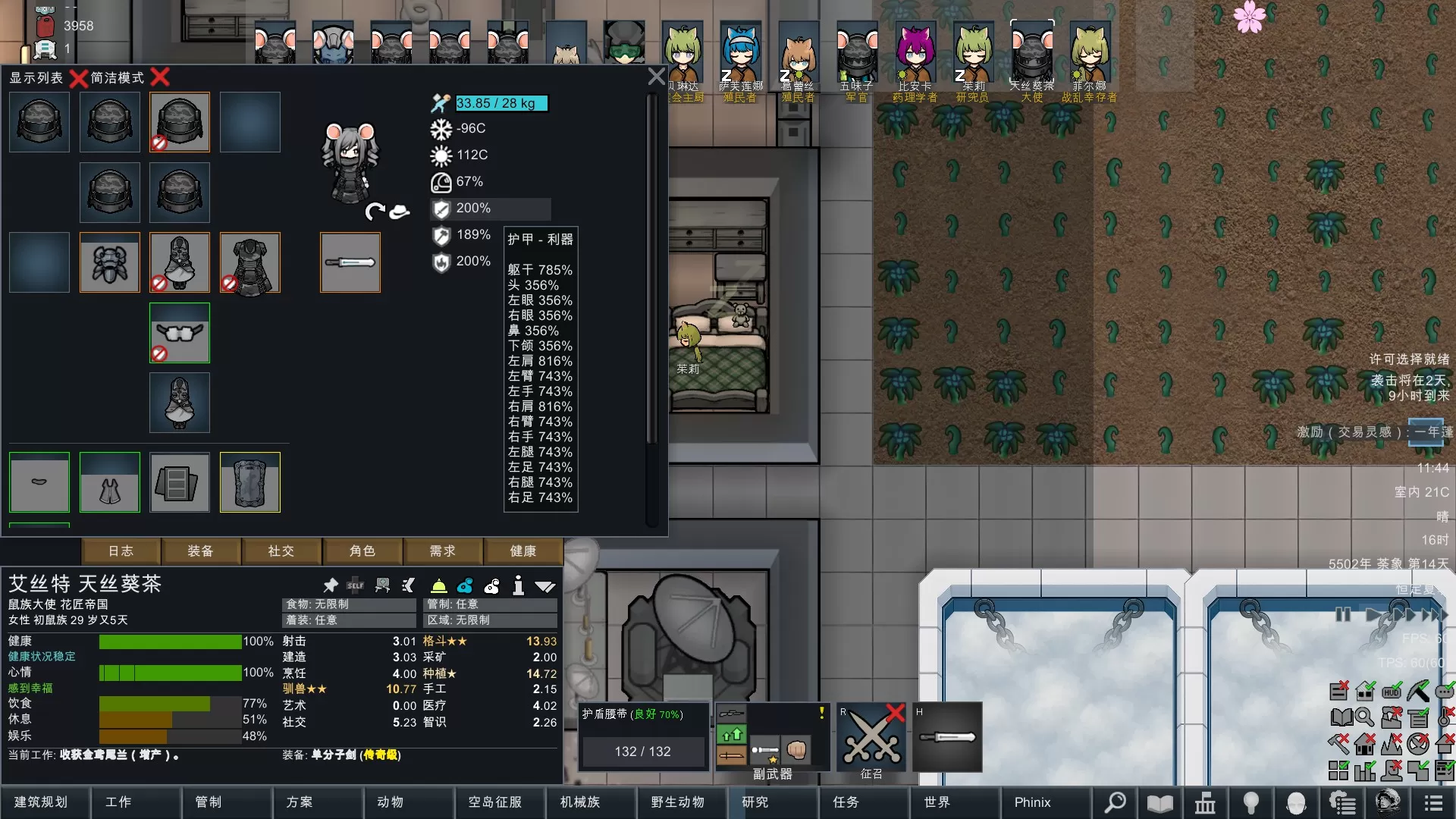
Task: Toggle the 简洁模式 option
Action: pos(160,77)
